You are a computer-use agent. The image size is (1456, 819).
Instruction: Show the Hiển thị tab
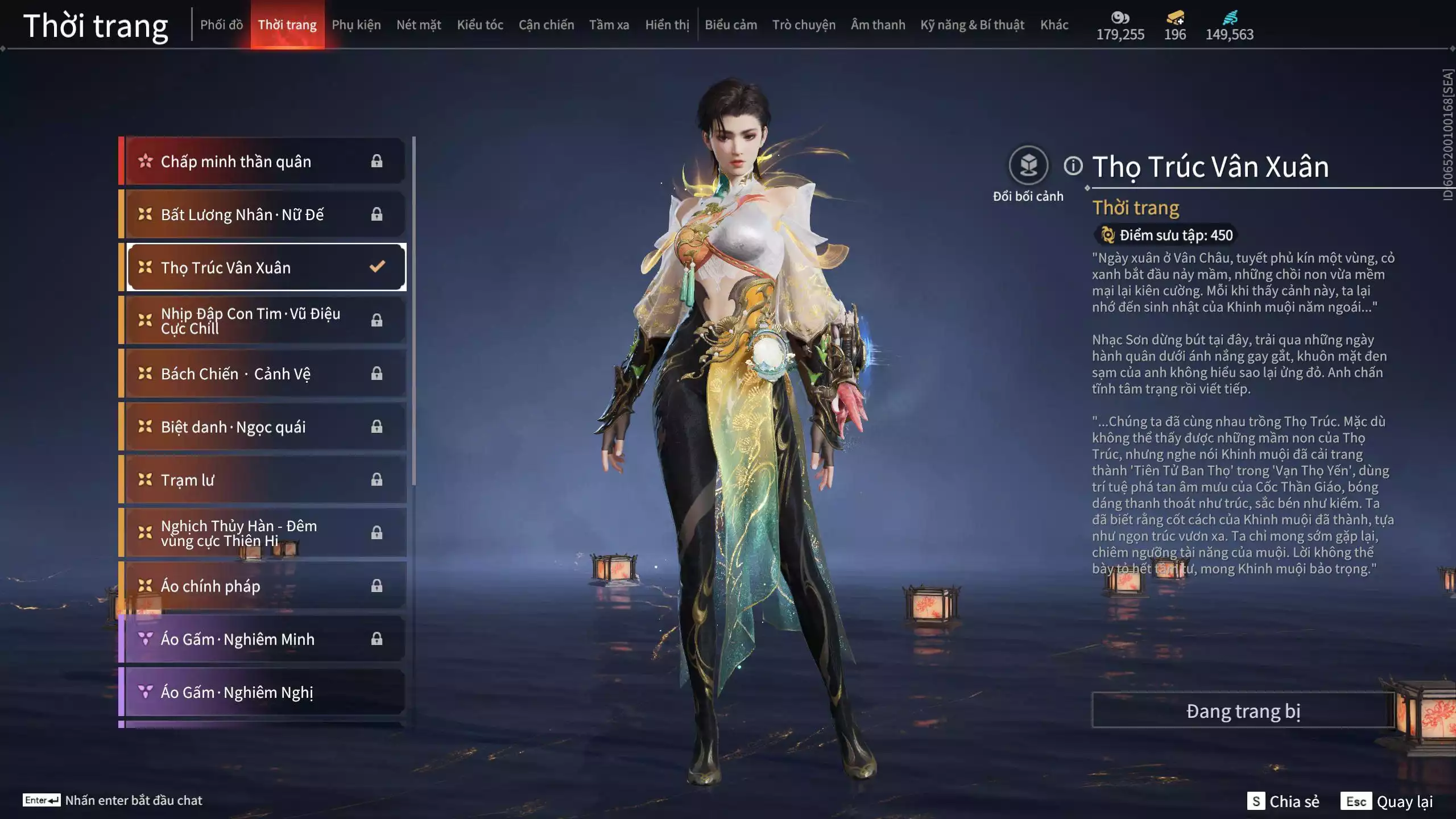667,25
